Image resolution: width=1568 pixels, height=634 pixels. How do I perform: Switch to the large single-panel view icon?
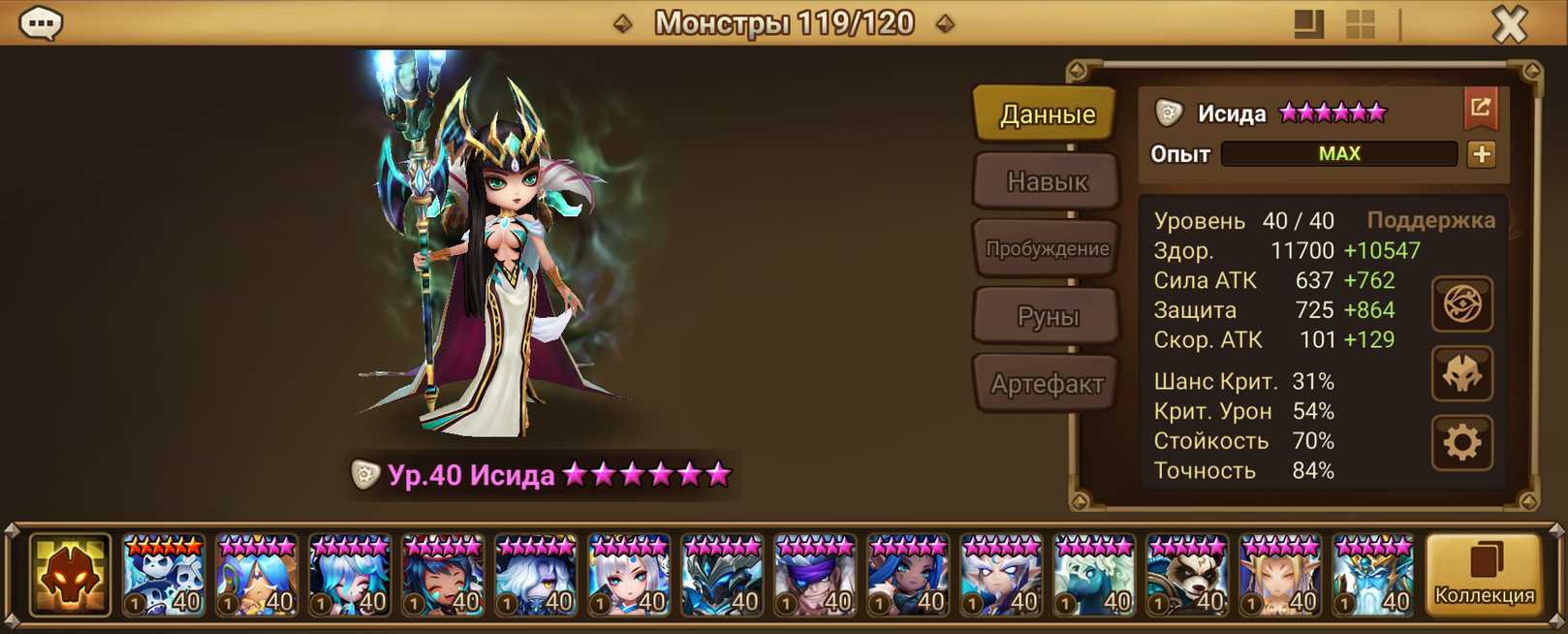(x=1308, y=24)
